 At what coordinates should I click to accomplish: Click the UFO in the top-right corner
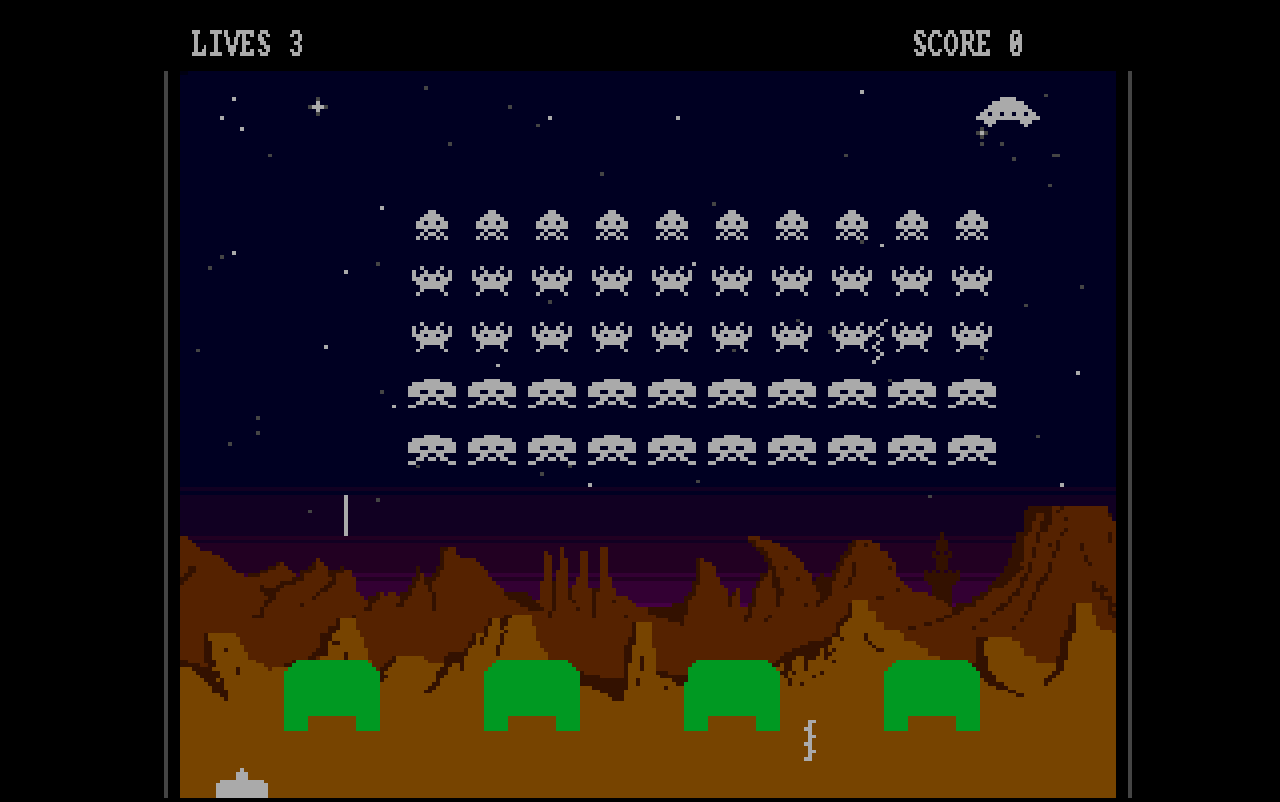coord(1008,113)
